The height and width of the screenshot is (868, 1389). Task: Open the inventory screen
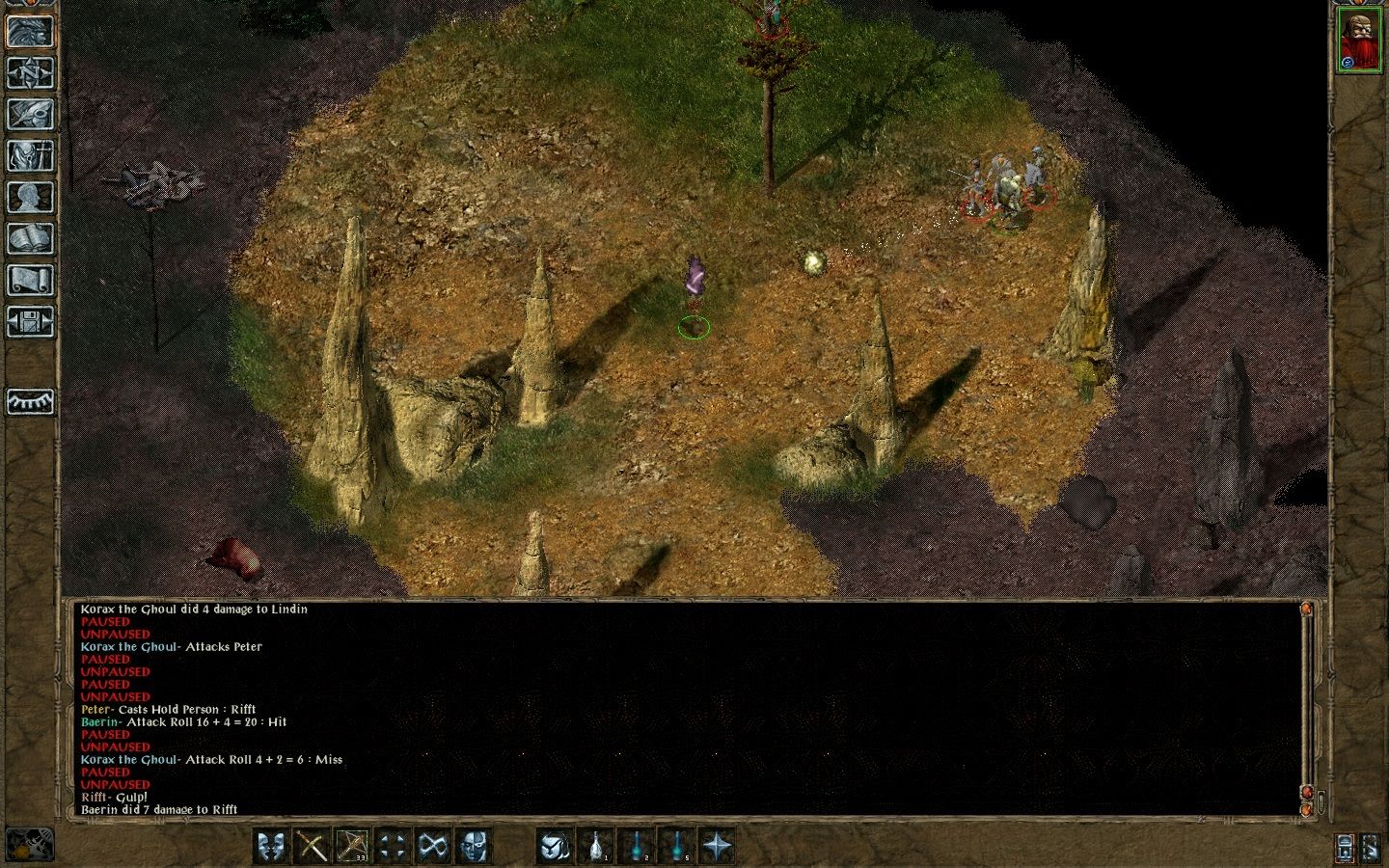pyautogui.click(x=30, y=155)
